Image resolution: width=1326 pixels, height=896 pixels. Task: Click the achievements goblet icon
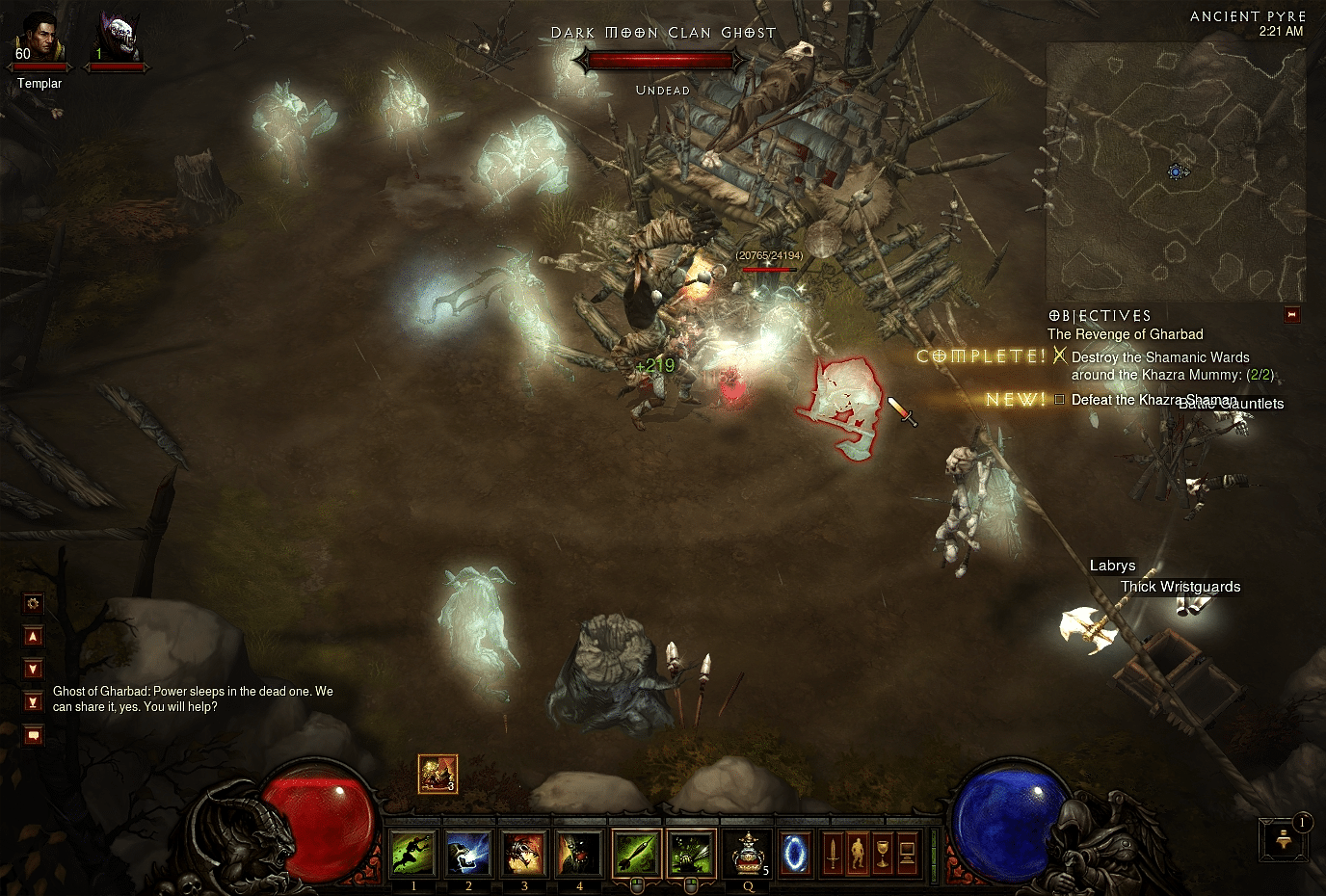point(883,855)
